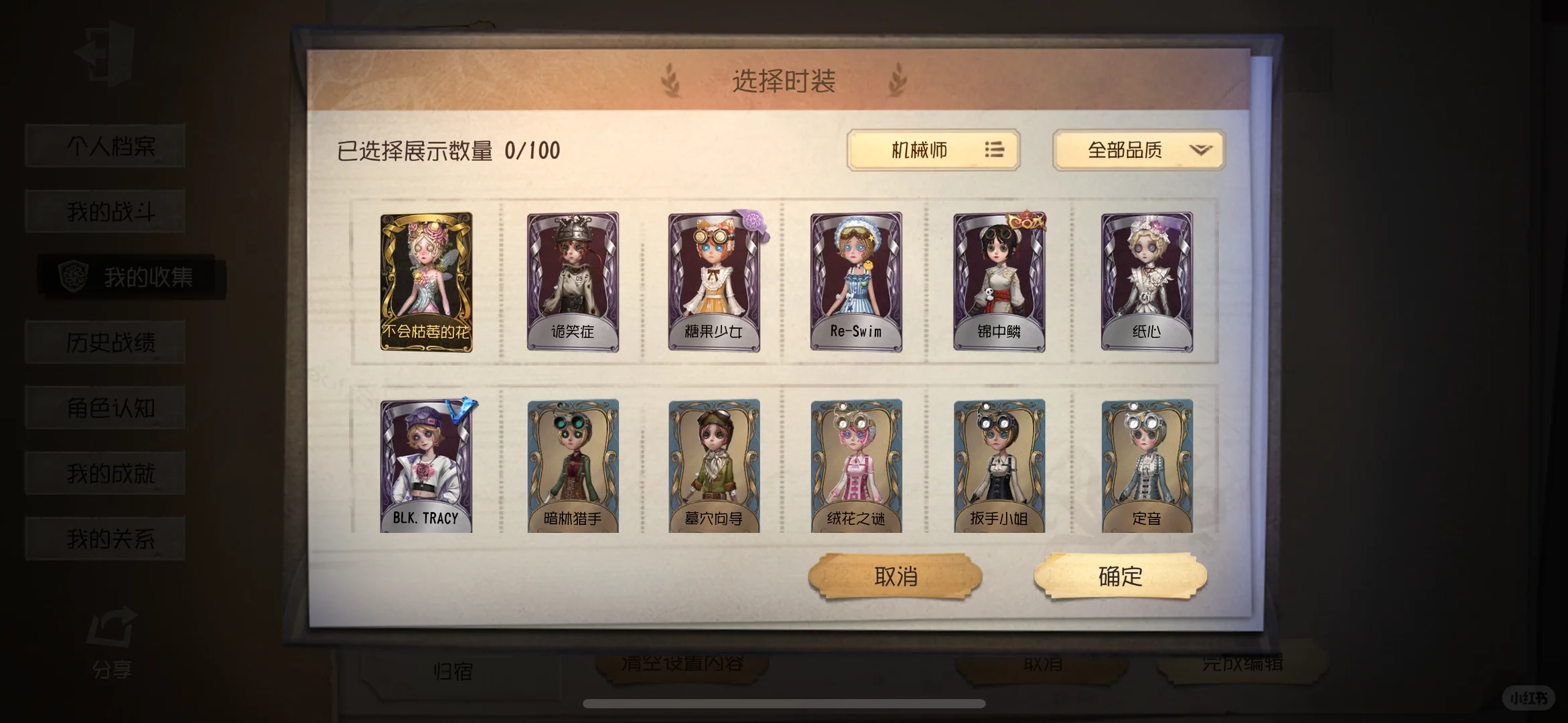Deselect the 不会枯萎的花 costume
This screenshot has height=723, width=1568.
[427, 280]
